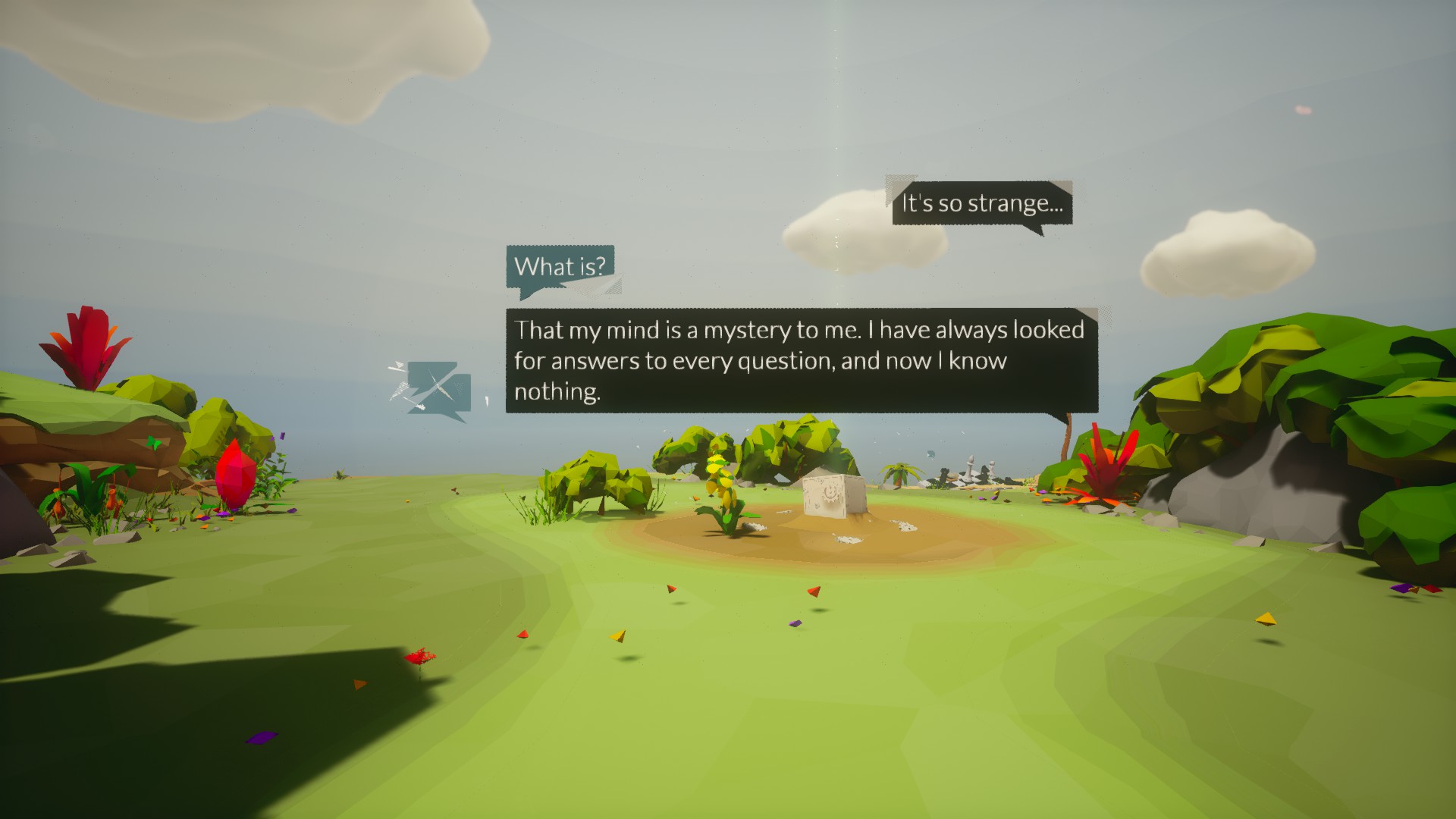Screen dimensions: 1456x819
Task: Click the cracked speech bubble icon
Action: click(434, 389)
